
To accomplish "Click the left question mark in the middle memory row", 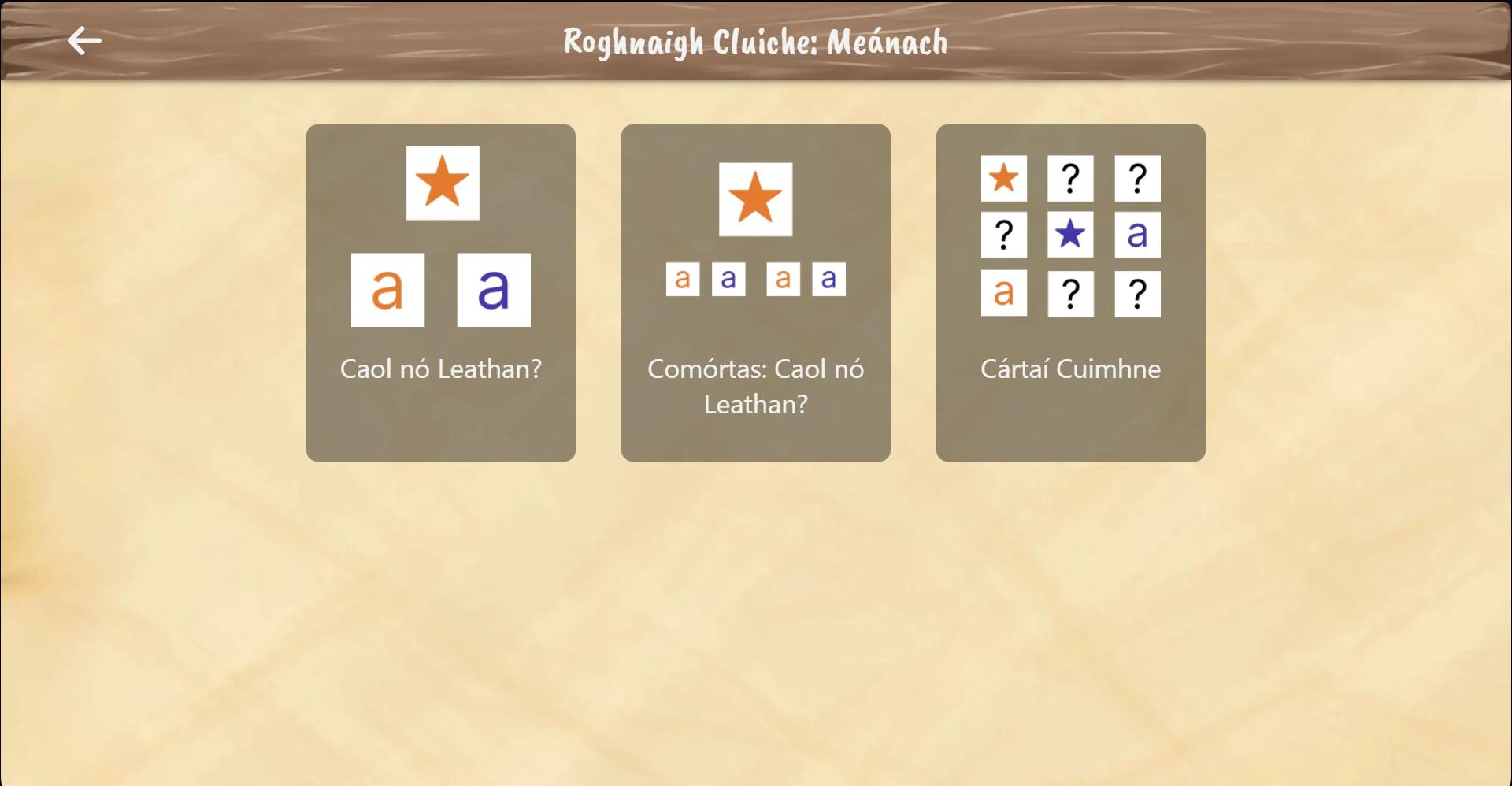I will click(1003, 234).
